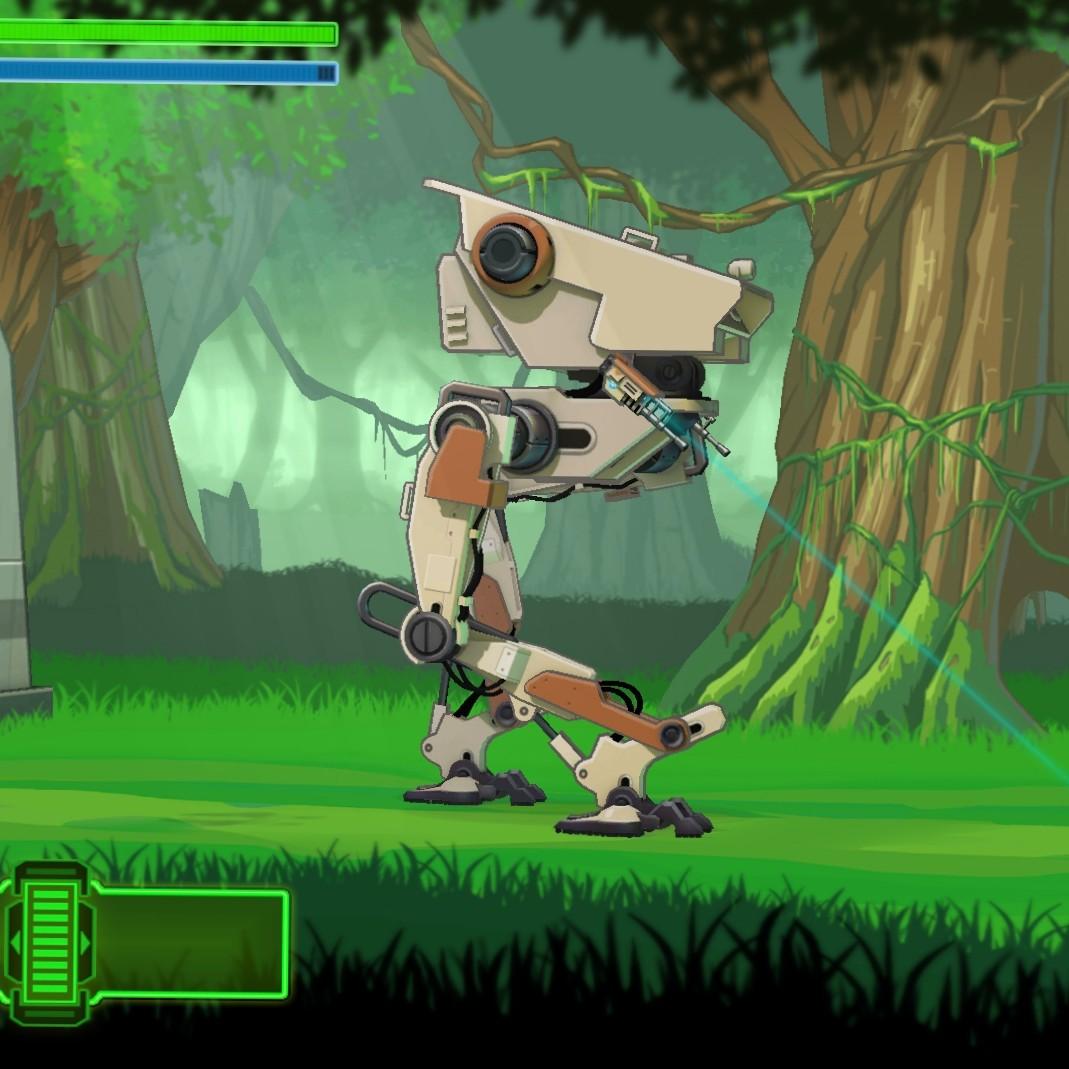
Task: Select the empty green weapon display panel
Action: point(190,942)
